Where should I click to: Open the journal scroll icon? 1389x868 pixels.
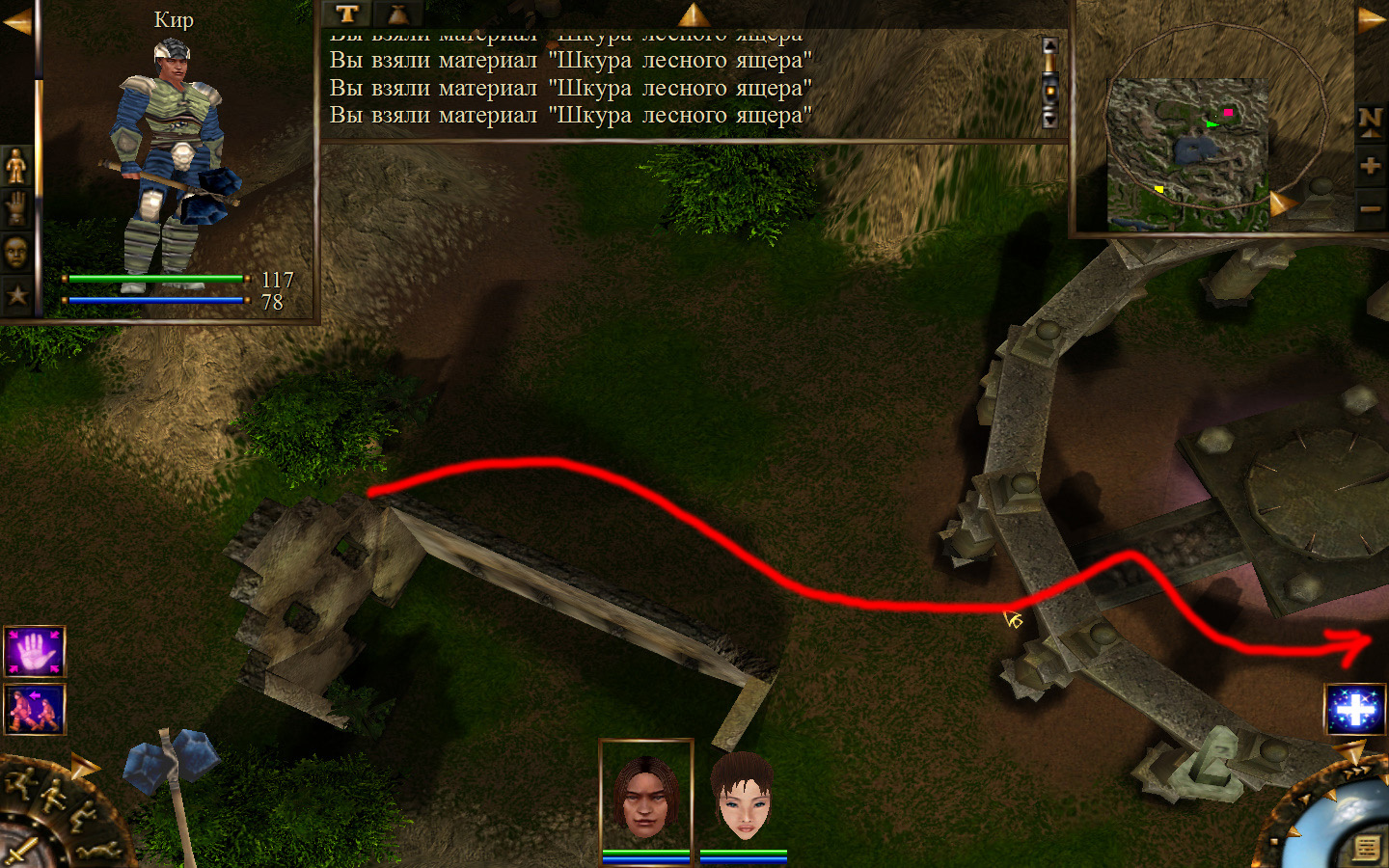coord(1366,847)
